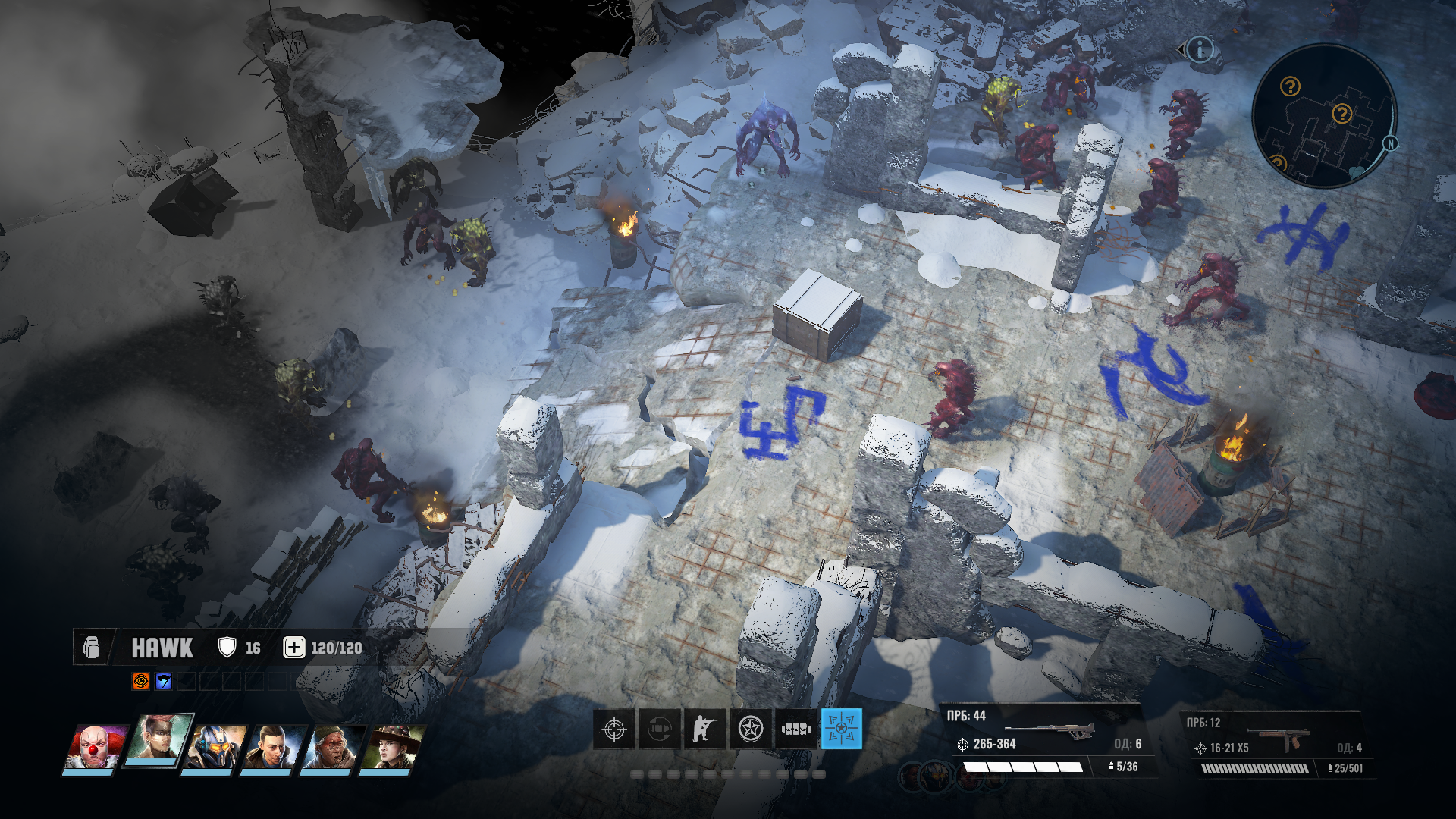
Task: Inspect the orange eye status effect icon
Action: pos(141,681)
